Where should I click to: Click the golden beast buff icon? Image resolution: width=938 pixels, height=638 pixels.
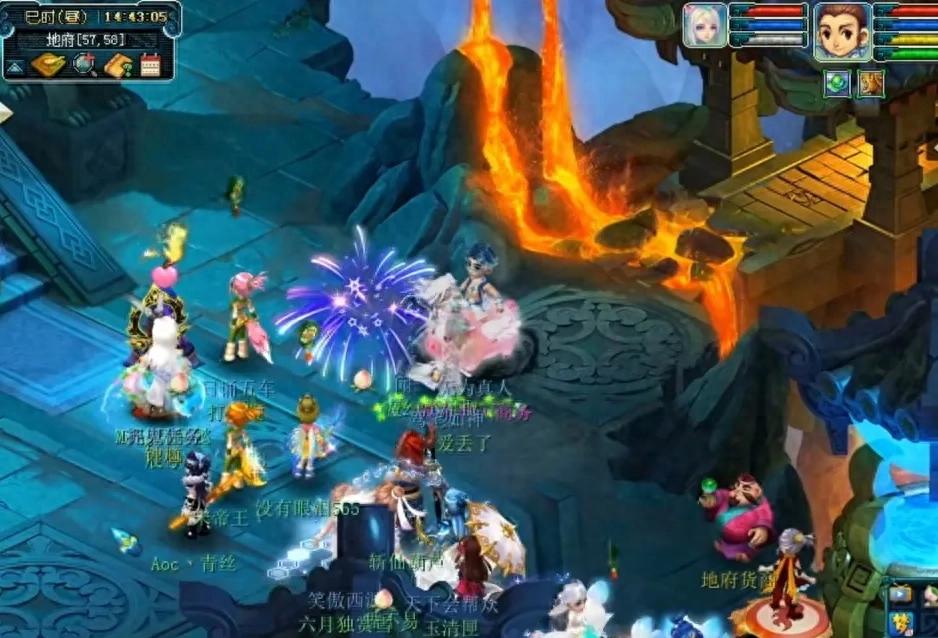871,83
